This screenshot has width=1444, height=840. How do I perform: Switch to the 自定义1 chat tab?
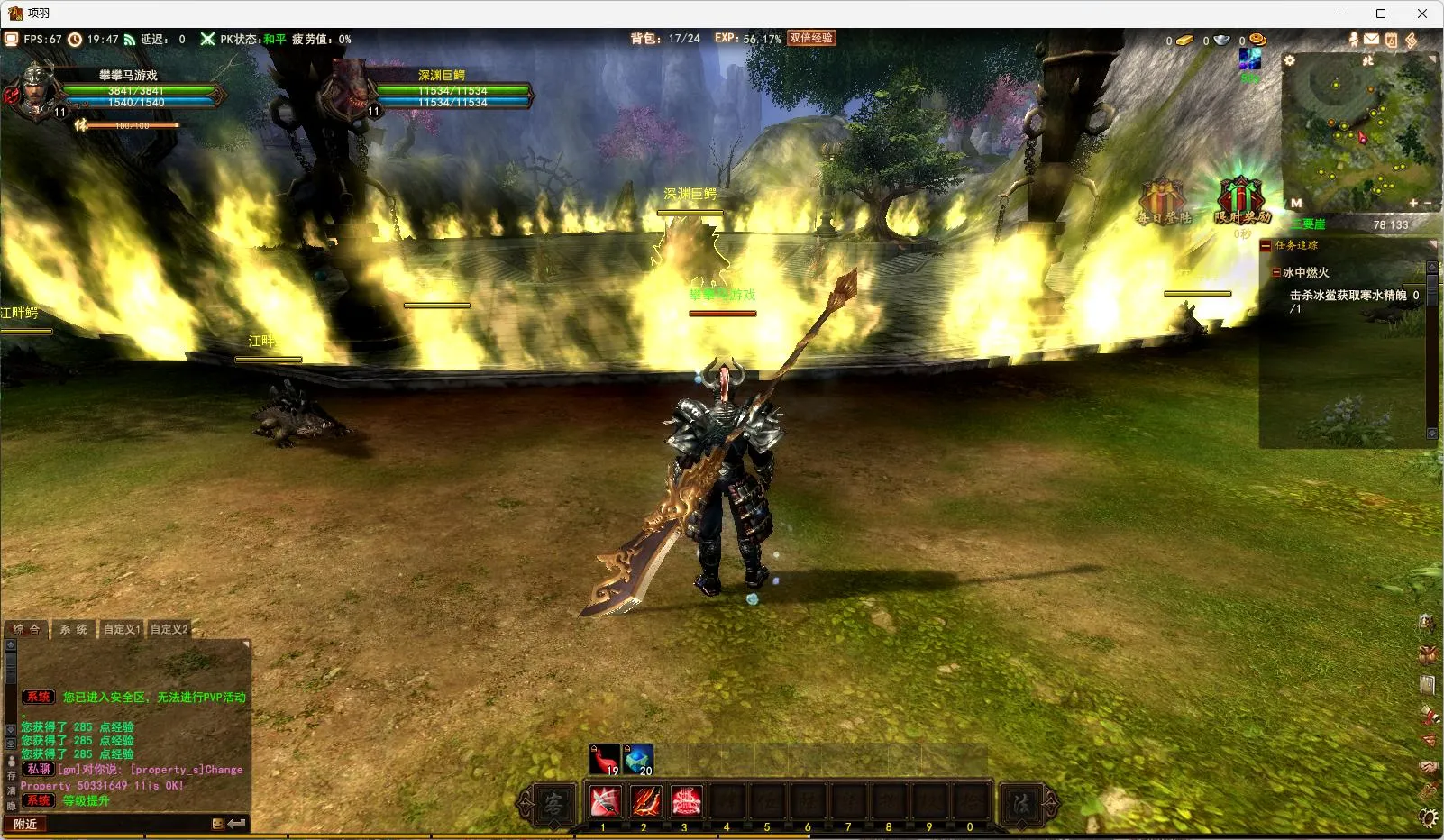click(x=121, y=629)
